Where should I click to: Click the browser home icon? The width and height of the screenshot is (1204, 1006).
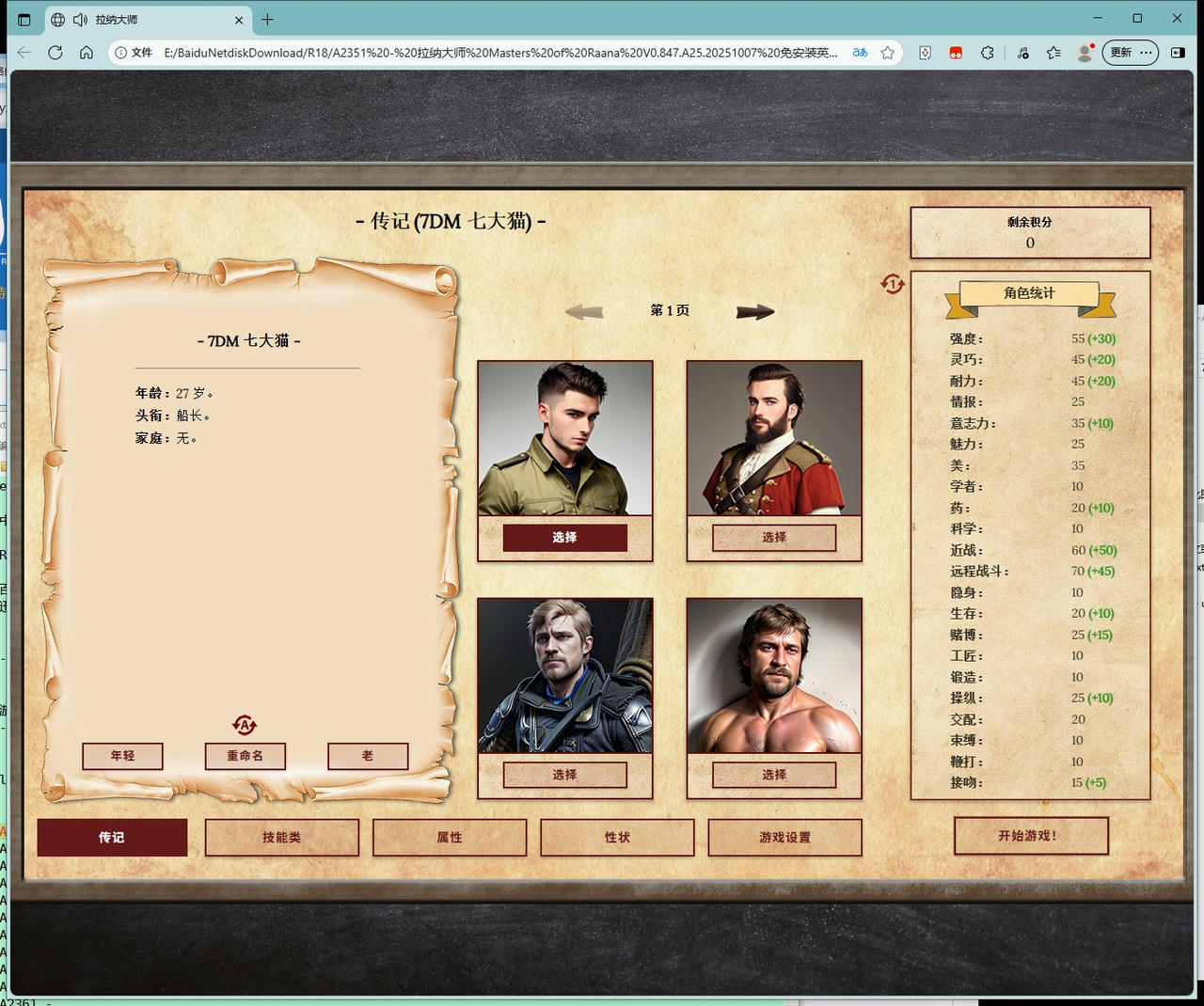point(87,53)
